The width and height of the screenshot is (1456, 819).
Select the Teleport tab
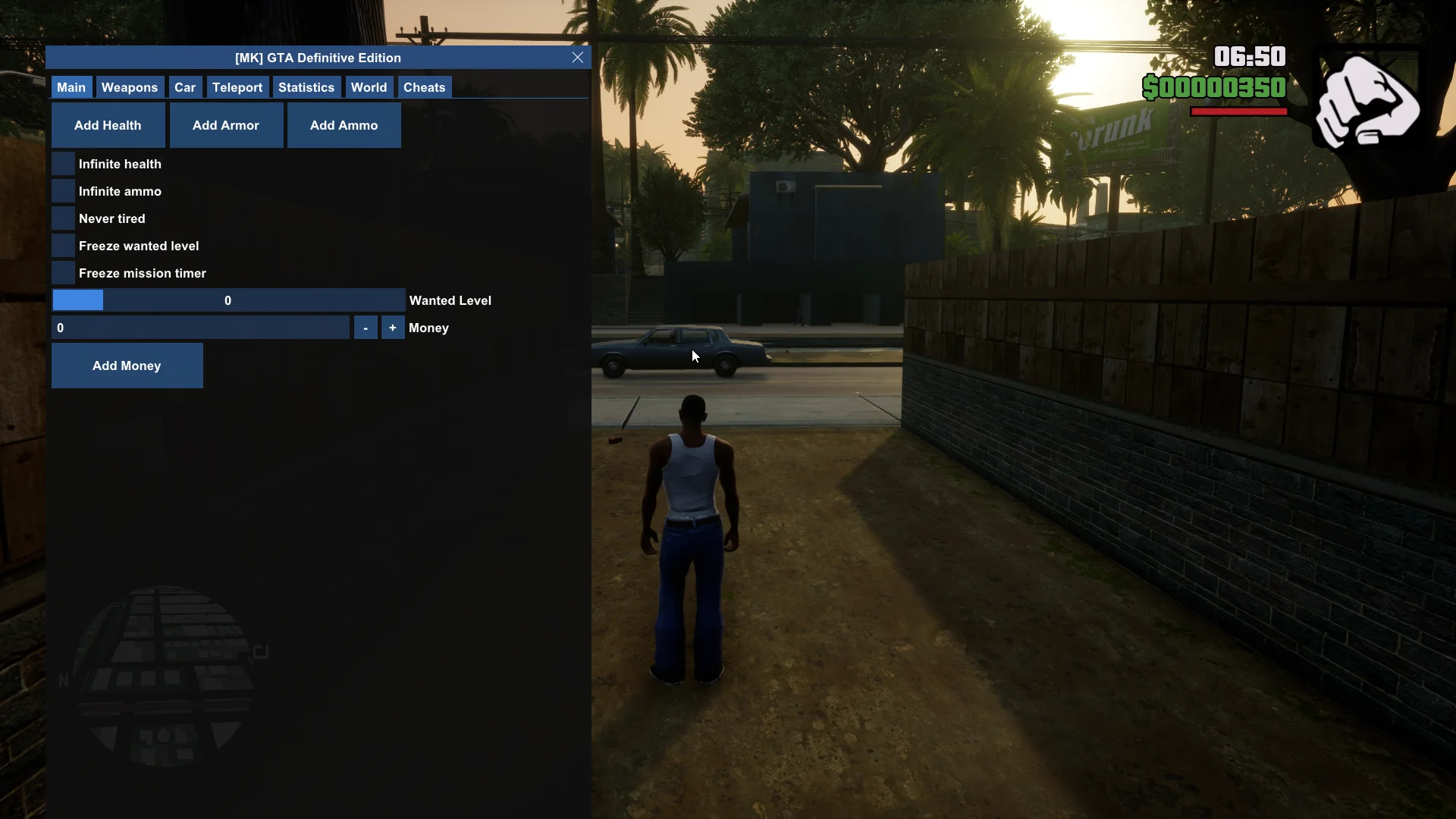(x=237, y=87)
